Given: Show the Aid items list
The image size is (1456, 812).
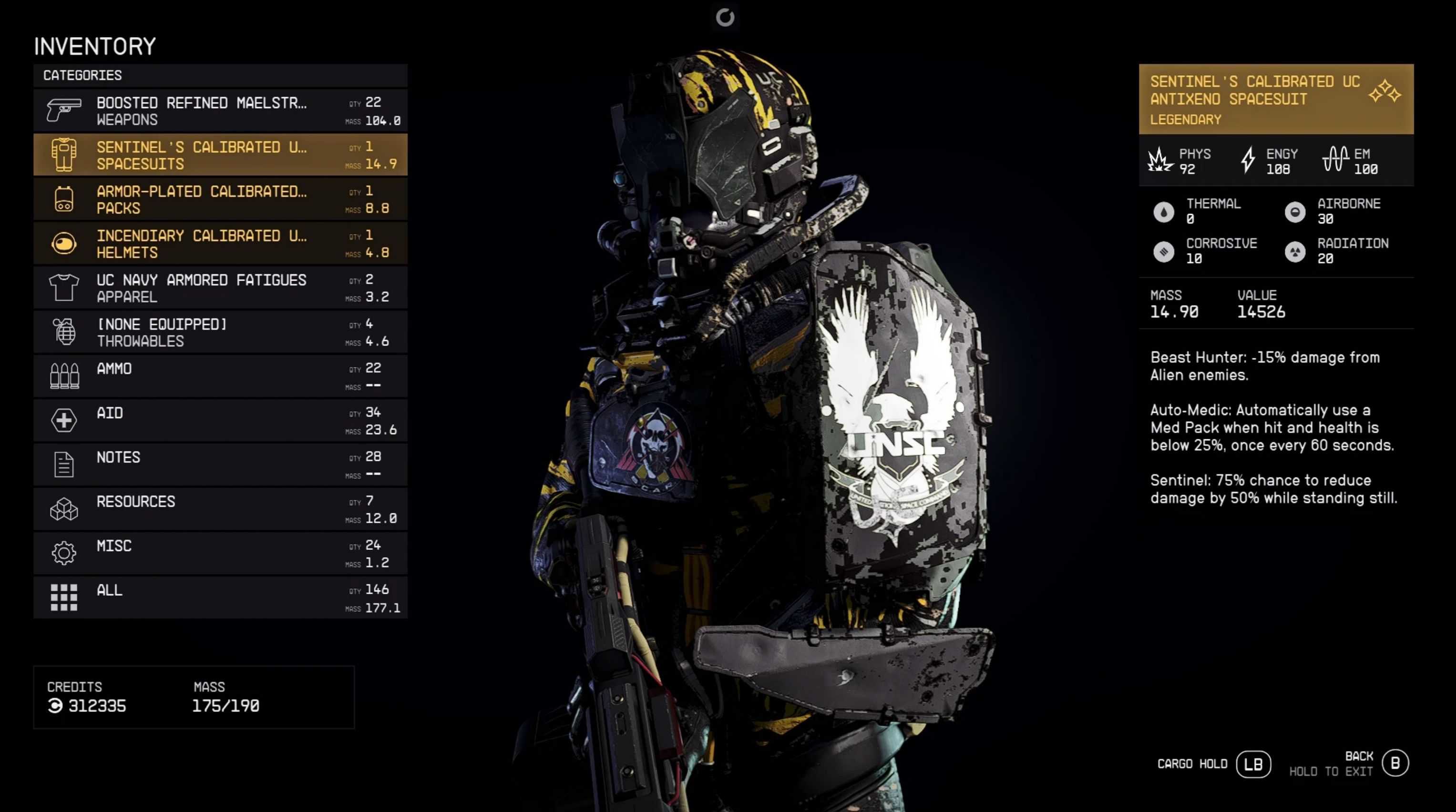Looking at the screenshot, I should (x=220, y=421).
